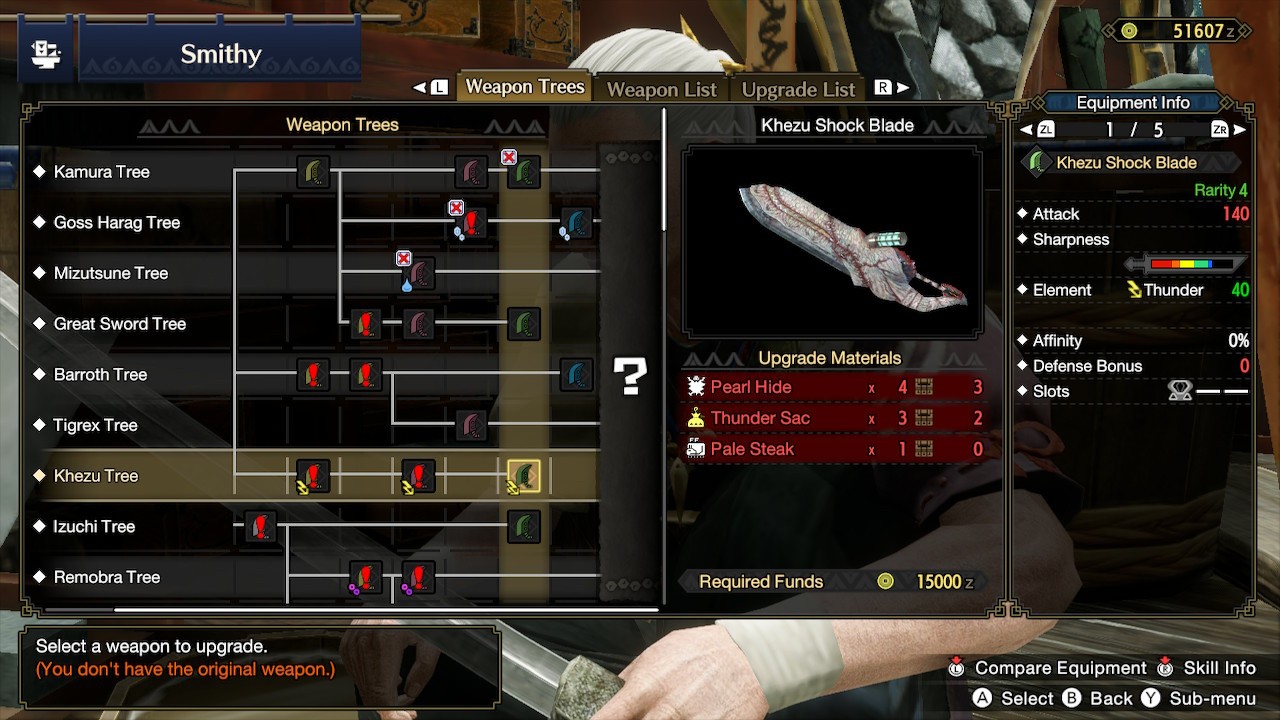This screenshot has height=720, width=1280.
Task: Choose the Kamura Tree row
Action: tap(101, 172)
